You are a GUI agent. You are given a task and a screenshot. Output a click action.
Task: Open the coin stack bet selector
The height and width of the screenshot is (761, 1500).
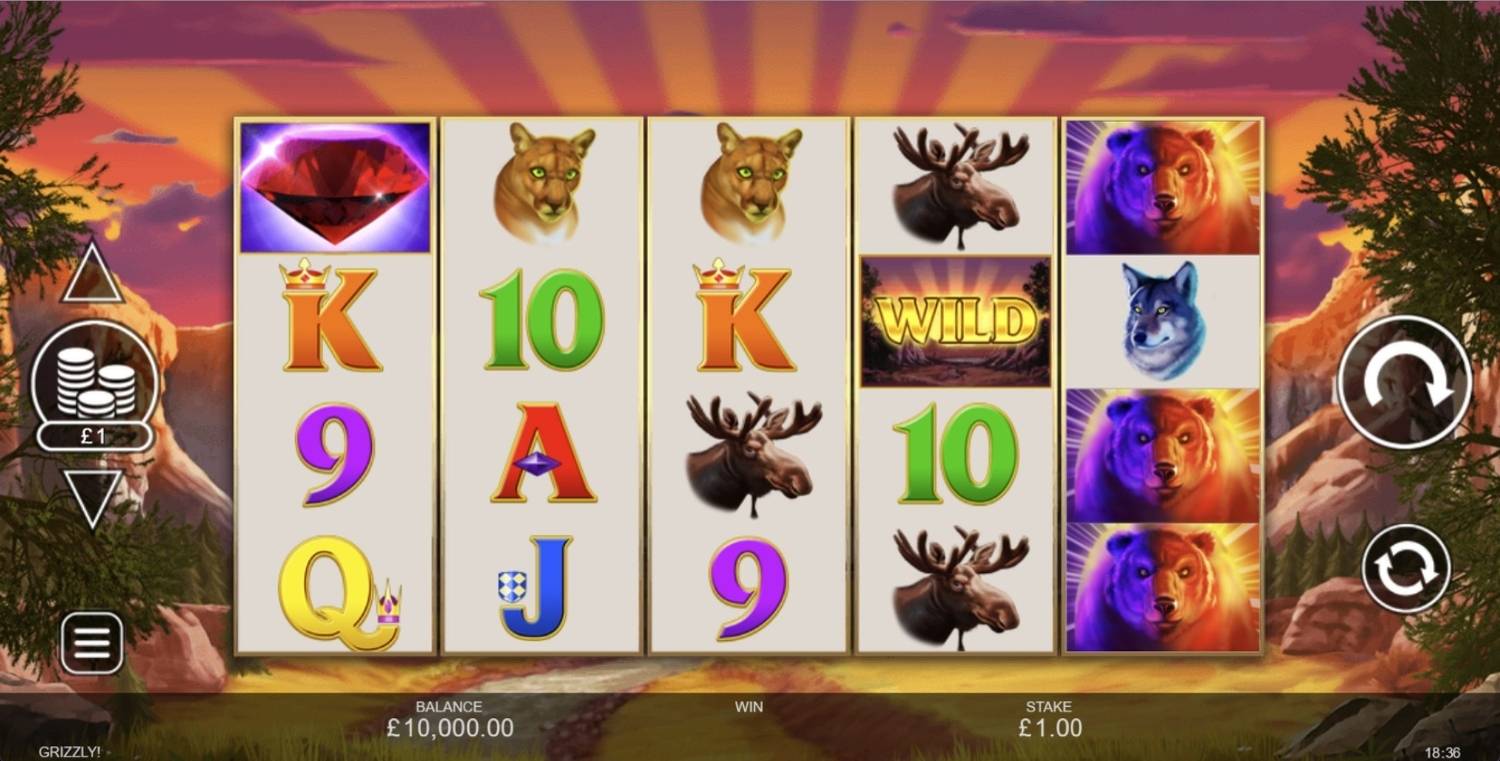tap(95, 387)
